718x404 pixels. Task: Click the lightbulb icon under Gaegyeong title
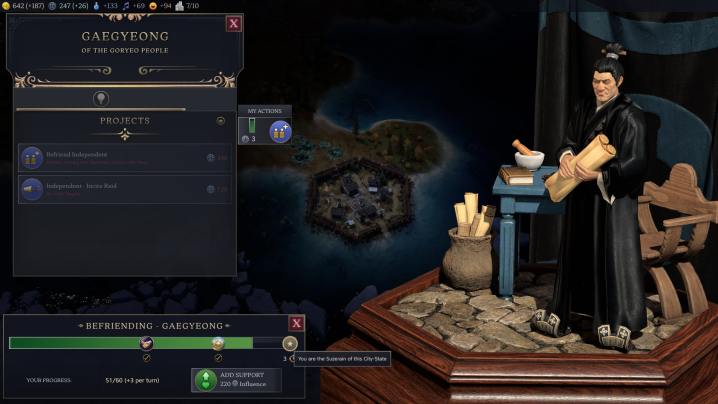point(101,98)
